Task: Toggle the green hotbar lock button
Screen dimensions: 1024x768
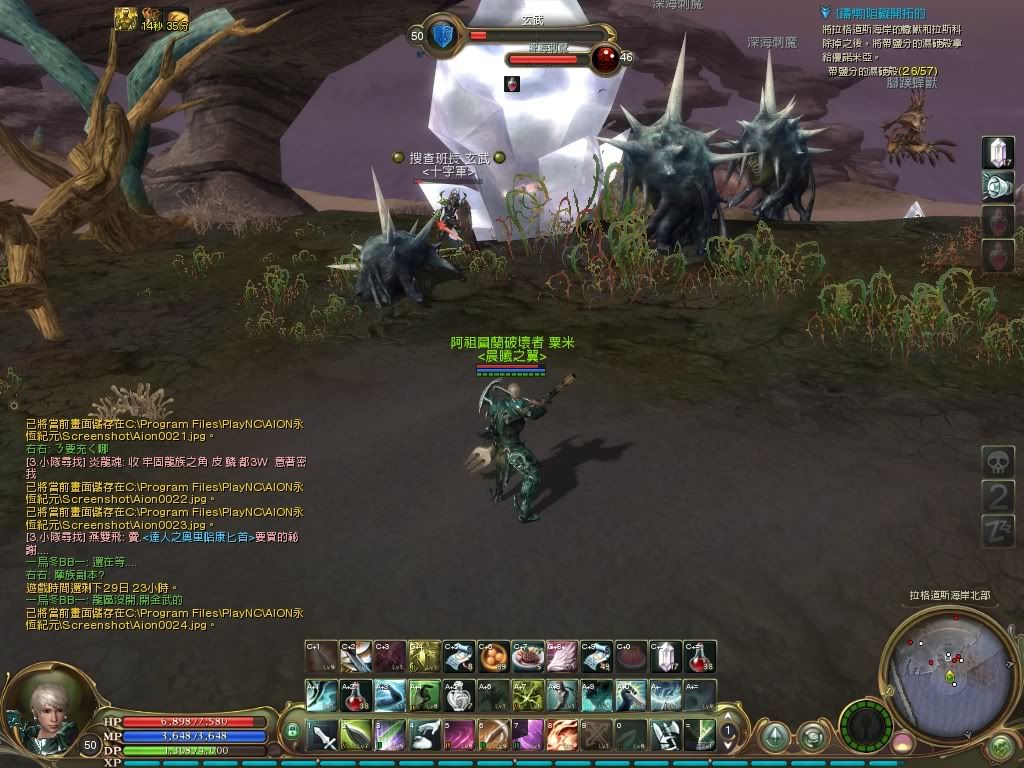Action: click(x=293, y=733)
